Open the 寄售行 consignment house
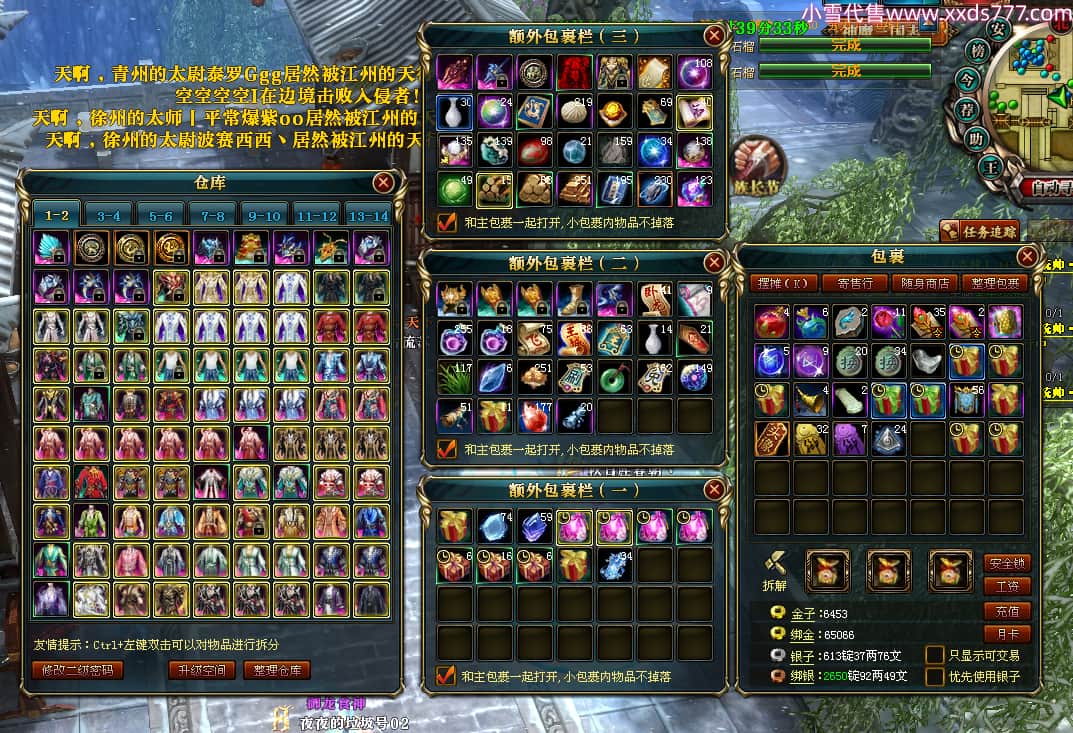Viewport: 1073px width, 733px height. tap(854, 283)
